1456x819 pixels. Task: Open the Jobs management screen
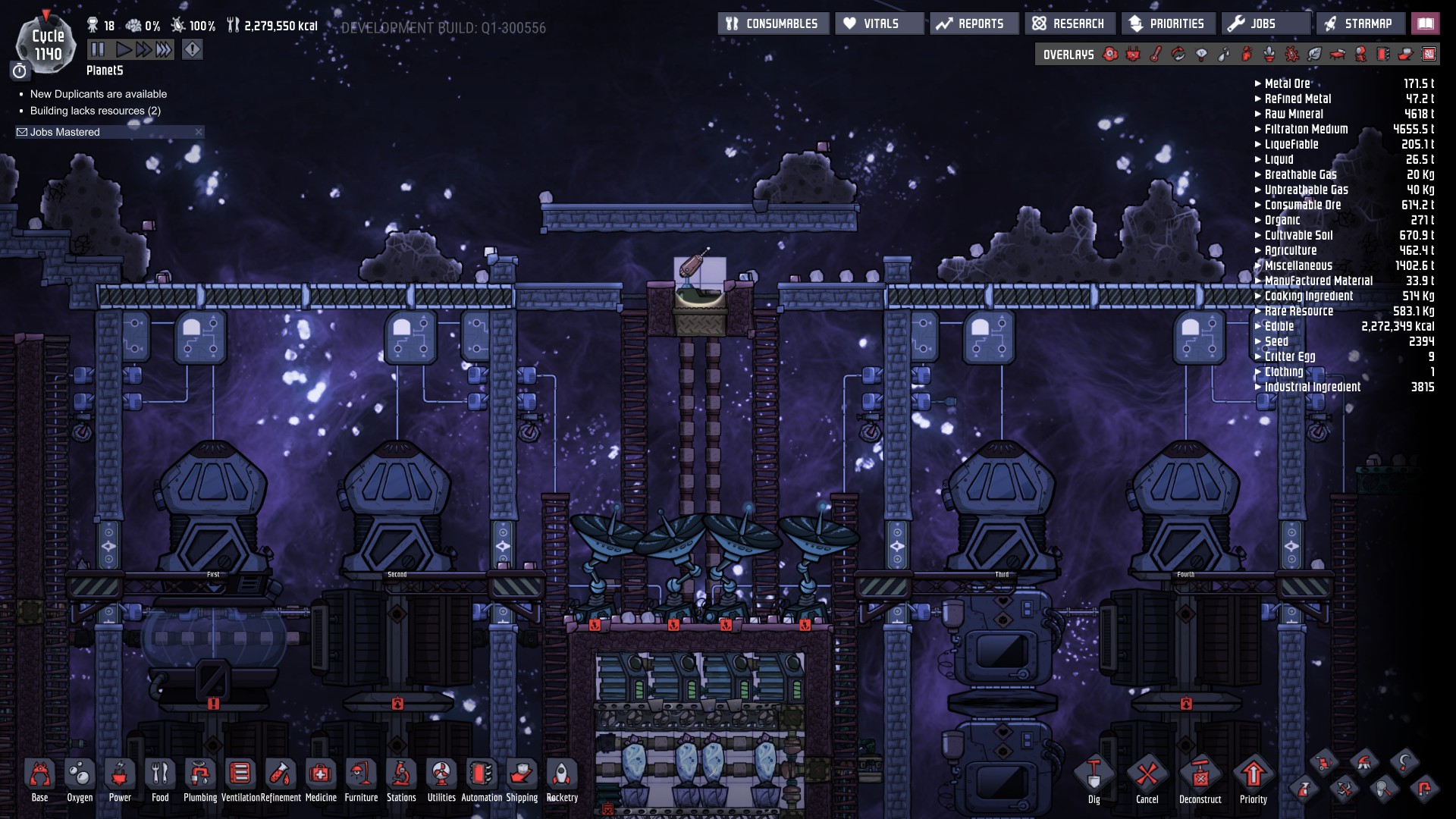1264,24
